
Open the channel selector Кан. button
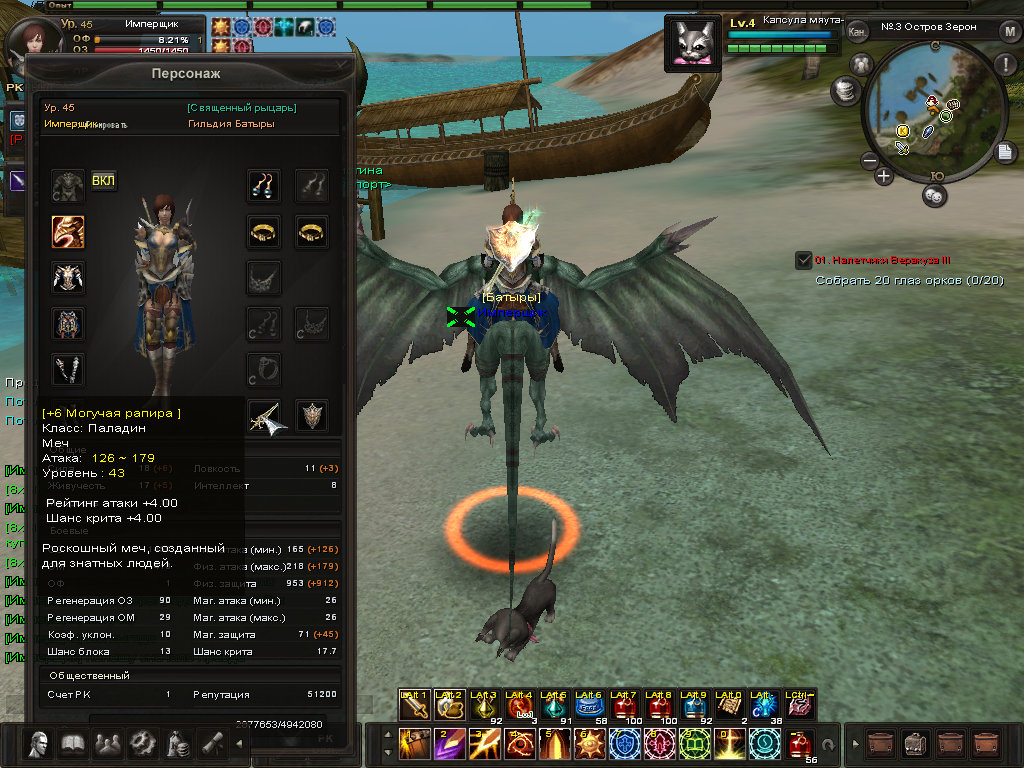click(857, 30)
